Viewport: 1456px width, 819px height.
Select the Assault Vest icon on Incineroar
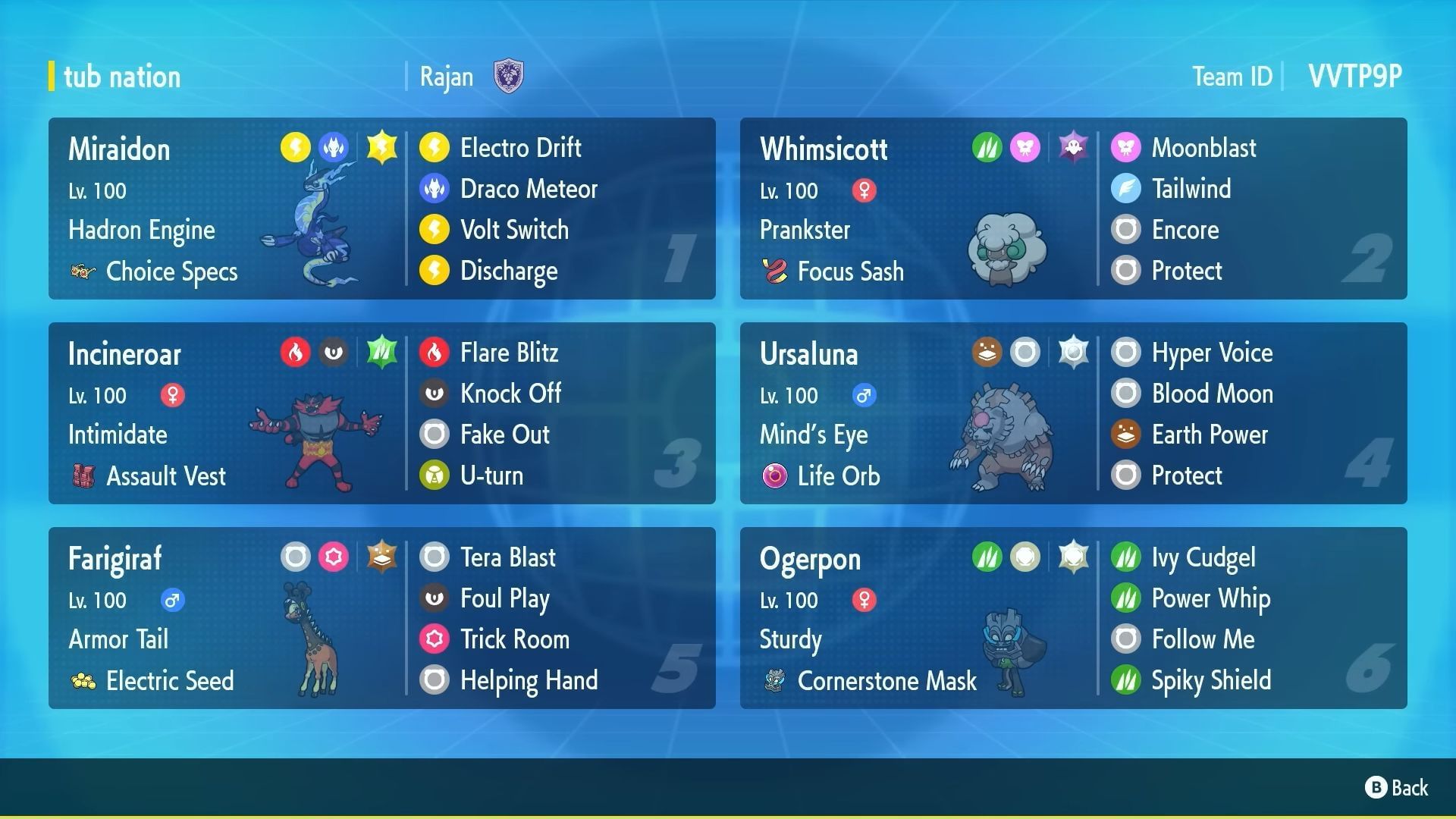pos(83,475)
